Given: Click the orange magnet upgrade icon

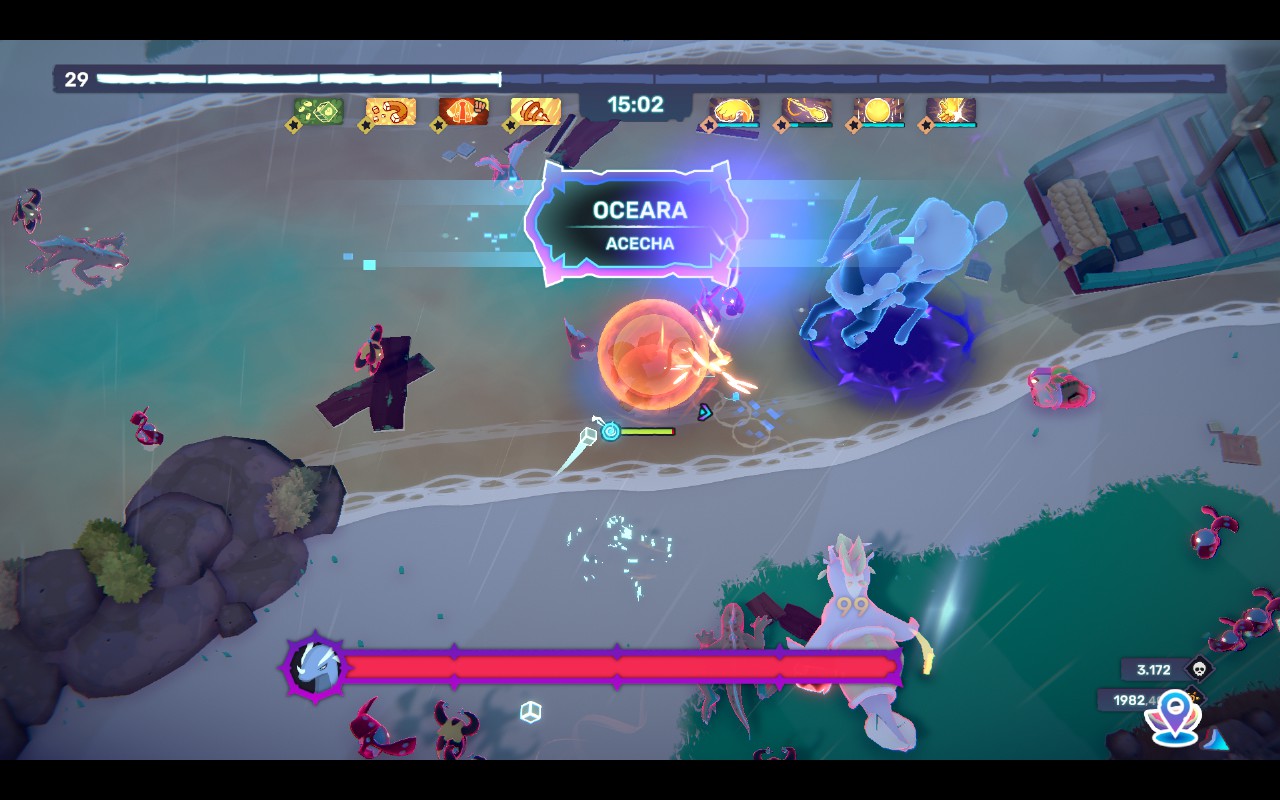Looking at the screenshot, I should coord(391,111).
